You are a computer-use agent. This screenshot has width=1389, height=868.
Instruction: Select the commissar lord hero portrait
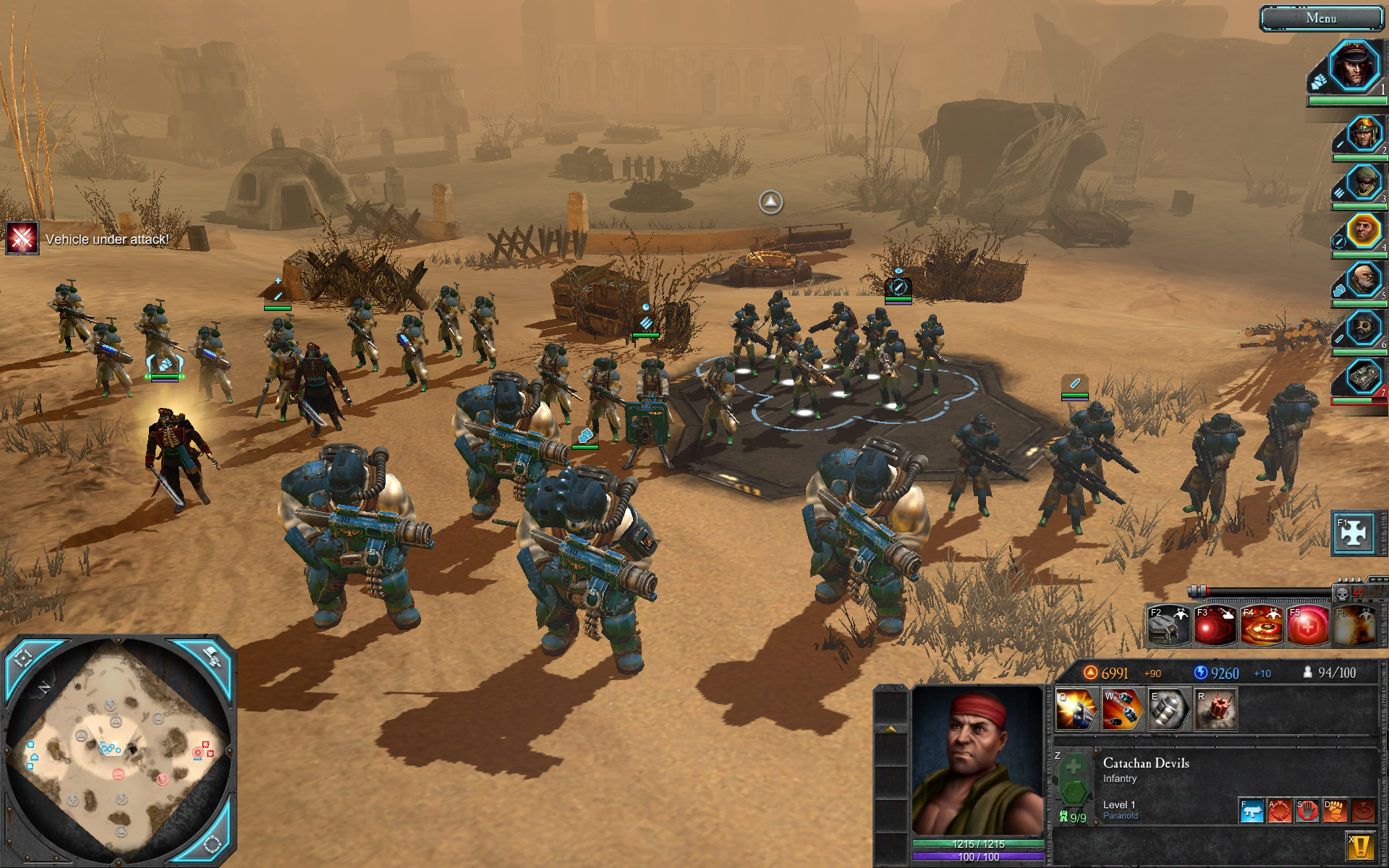[1353, 67]
